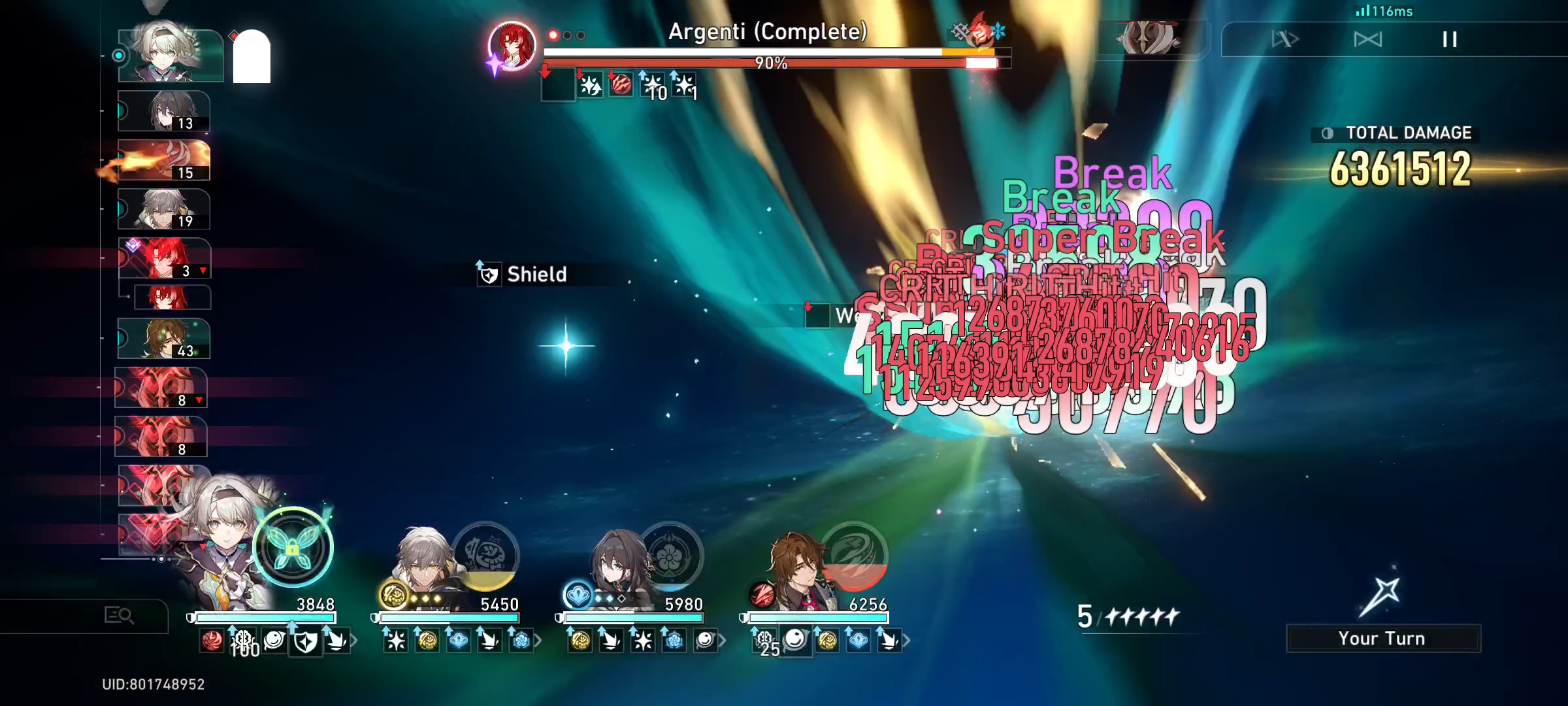The width and height of the screenshot is (1568, 706).
Task: Pause the battle with pause icon
Action: coord(1450,40)
